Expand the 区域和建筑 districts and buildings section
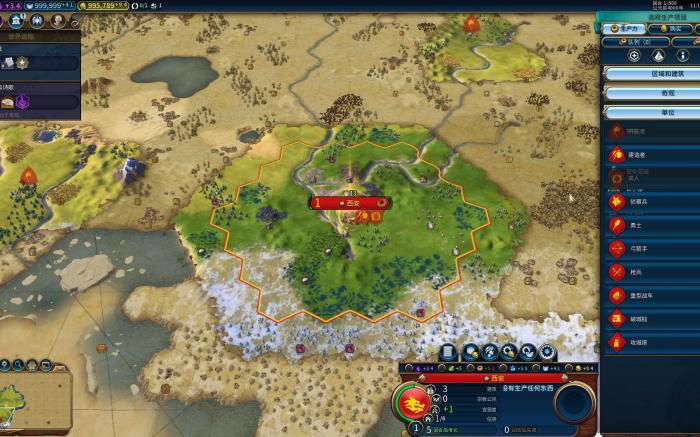The image size is (700, 437). 653,74
